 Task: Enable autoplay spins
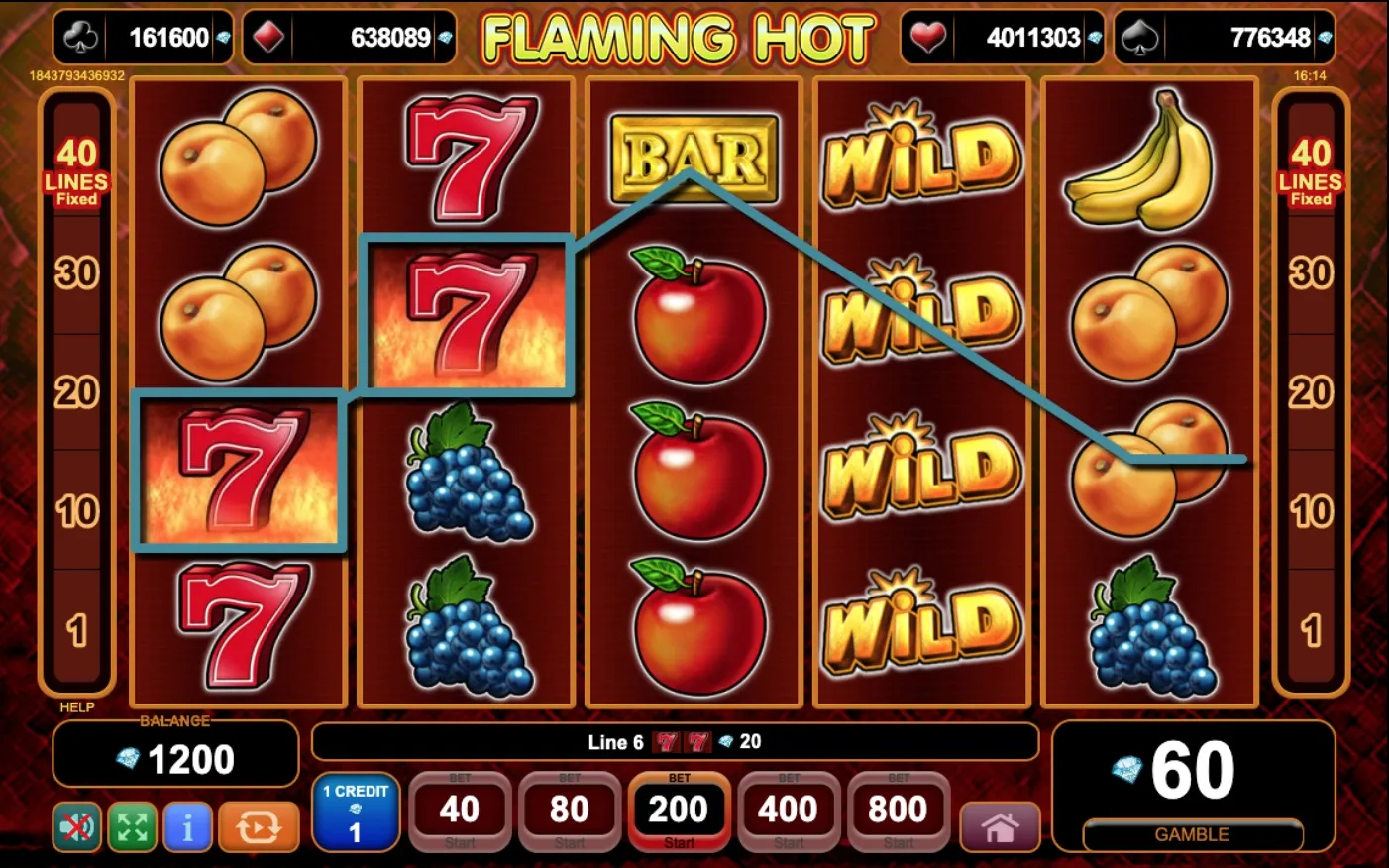pos(258,825)
